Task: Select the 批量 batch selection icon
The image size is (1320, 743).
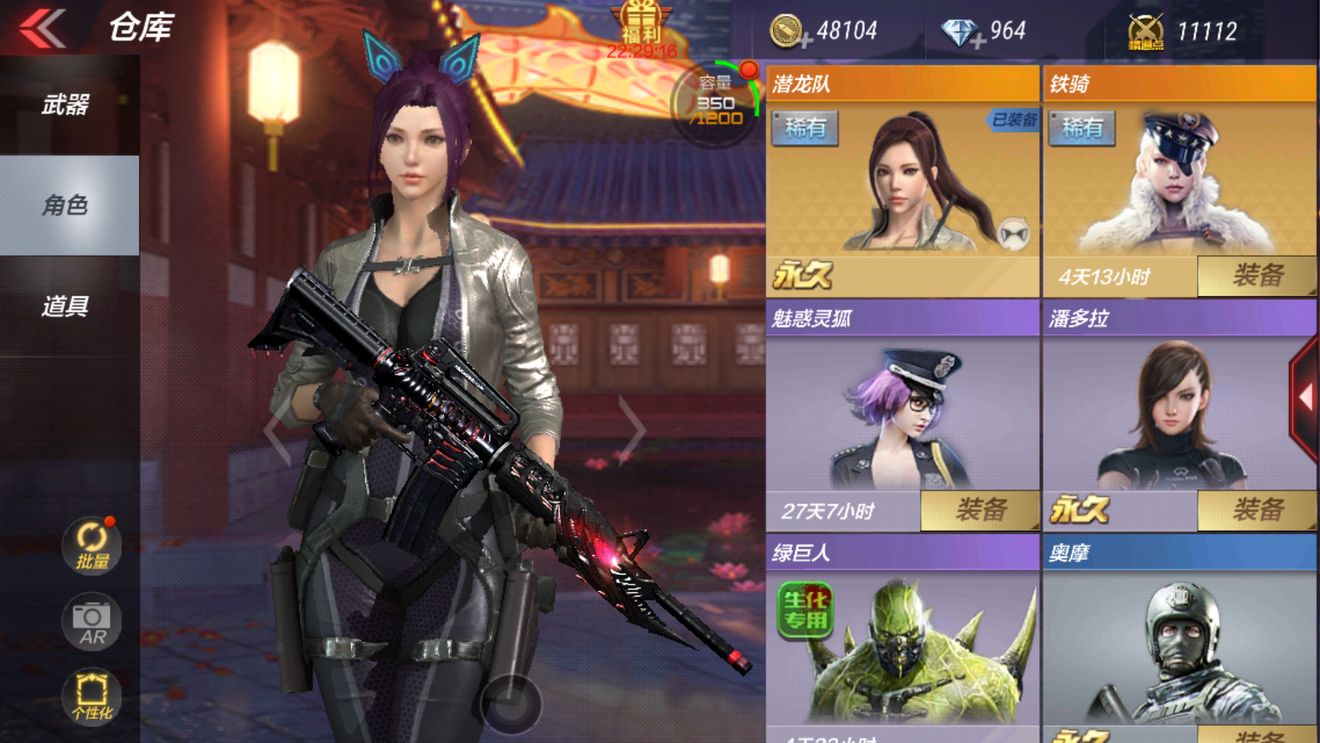Action: 91,543
